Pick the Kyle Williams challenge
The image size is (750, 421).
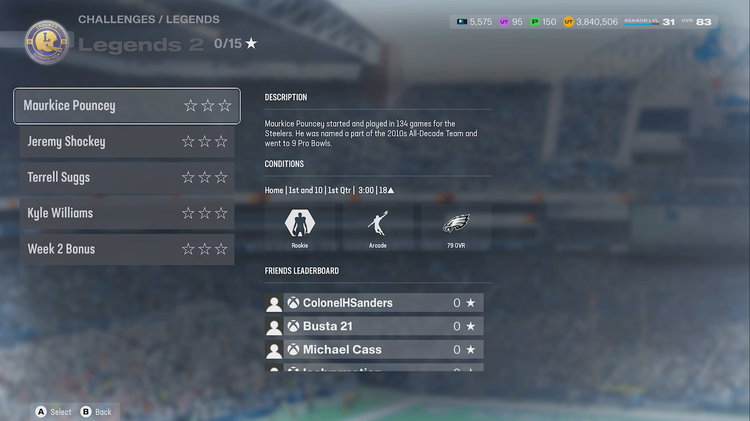coord(126,213)
